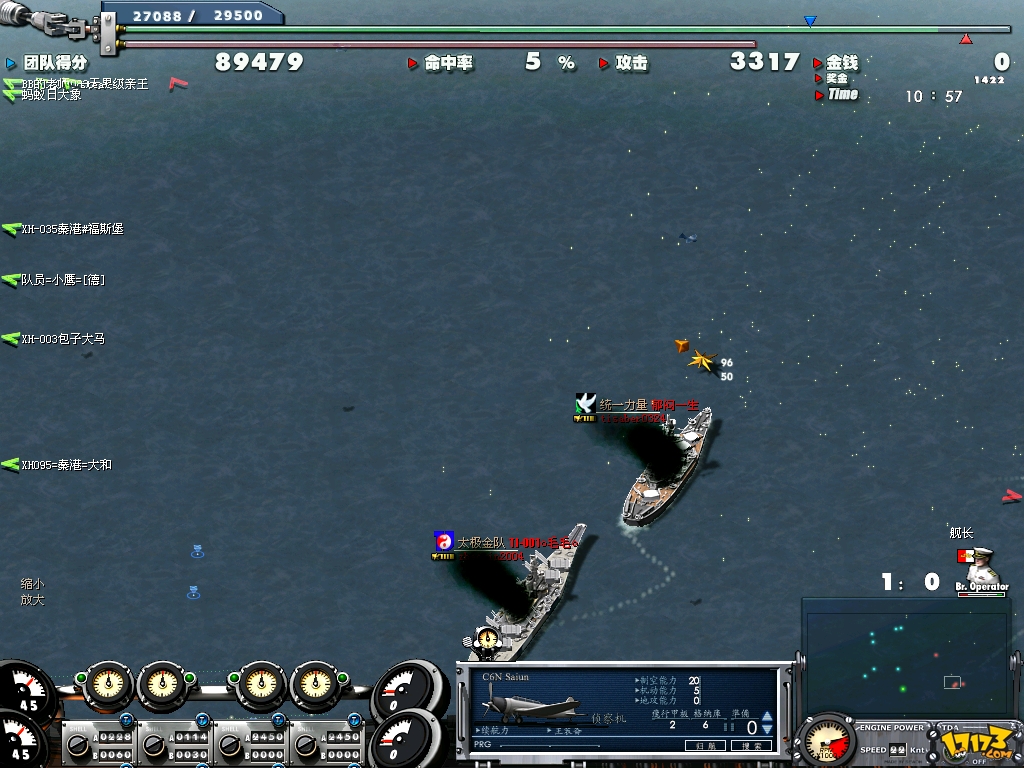Click the blue T button above the 0228 shell panel
The height and width of the screenshot is (768, 1024).
coord(128,720)
